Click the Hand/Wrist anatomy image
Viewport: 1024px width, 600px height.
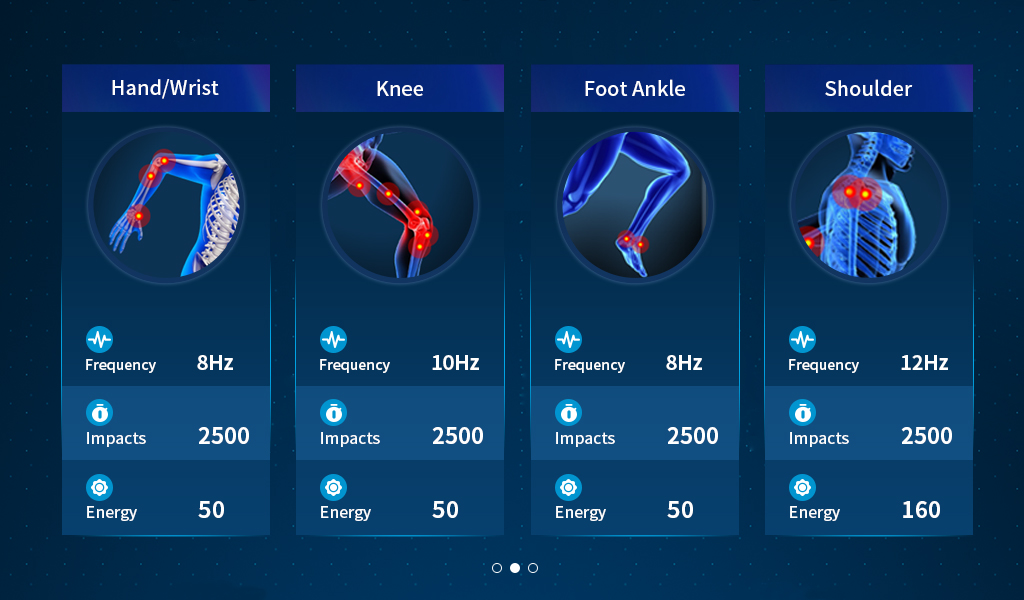click(x=165, y=207)
